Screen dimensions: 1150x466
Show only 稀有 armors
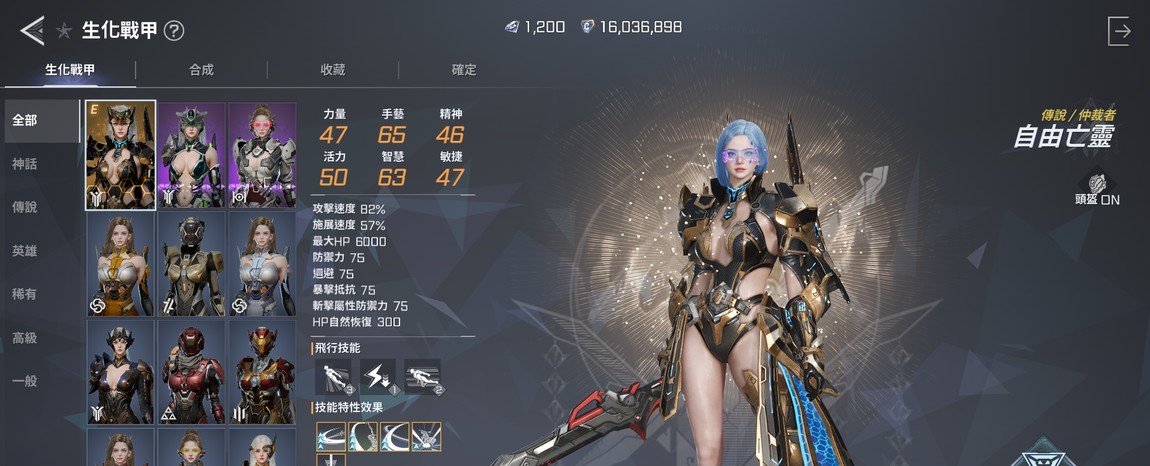click(x=25, y=294)
